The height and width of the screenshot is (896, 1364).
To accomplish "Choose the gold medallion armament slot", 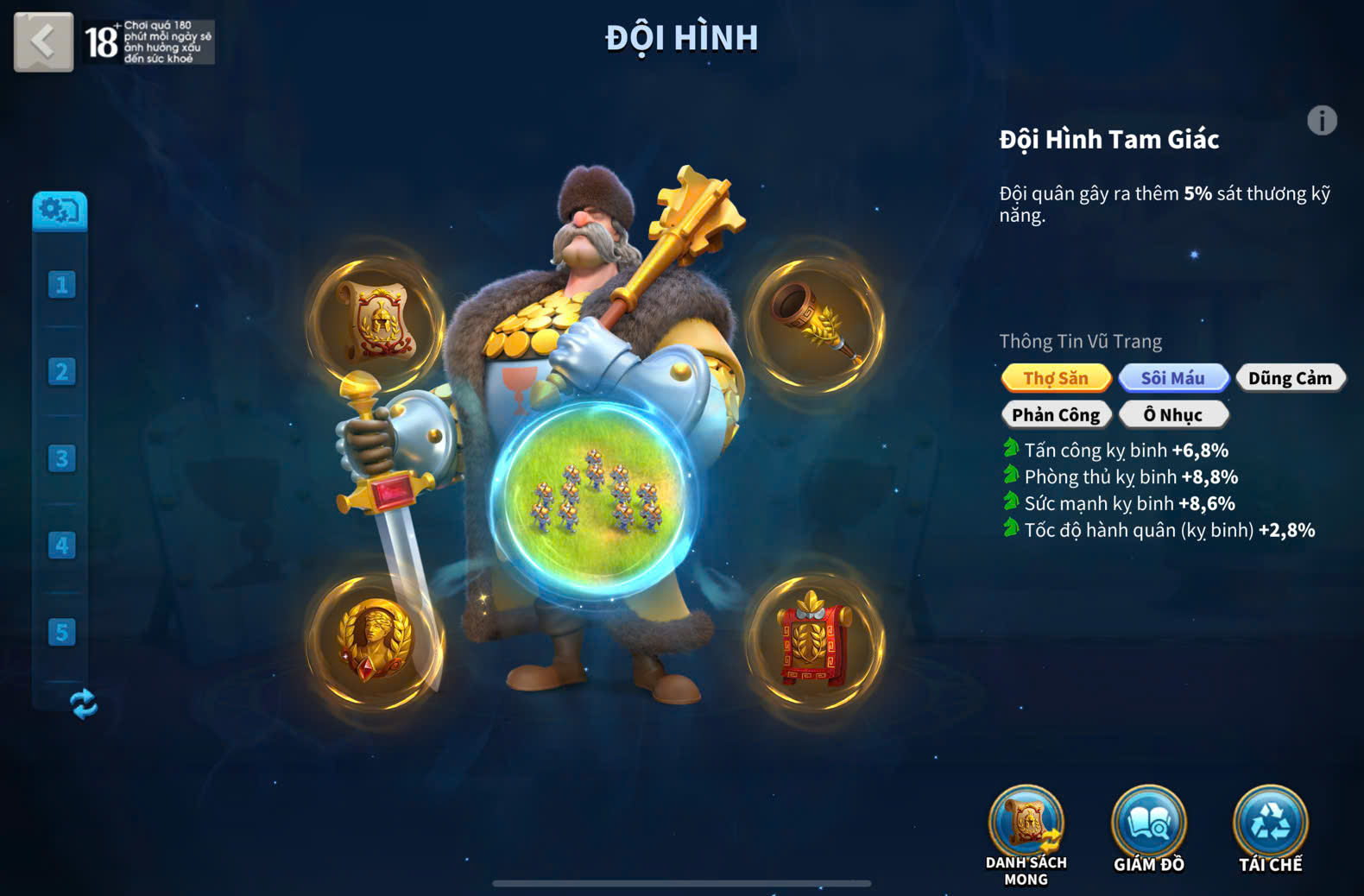I will click(x=375, y=640).
